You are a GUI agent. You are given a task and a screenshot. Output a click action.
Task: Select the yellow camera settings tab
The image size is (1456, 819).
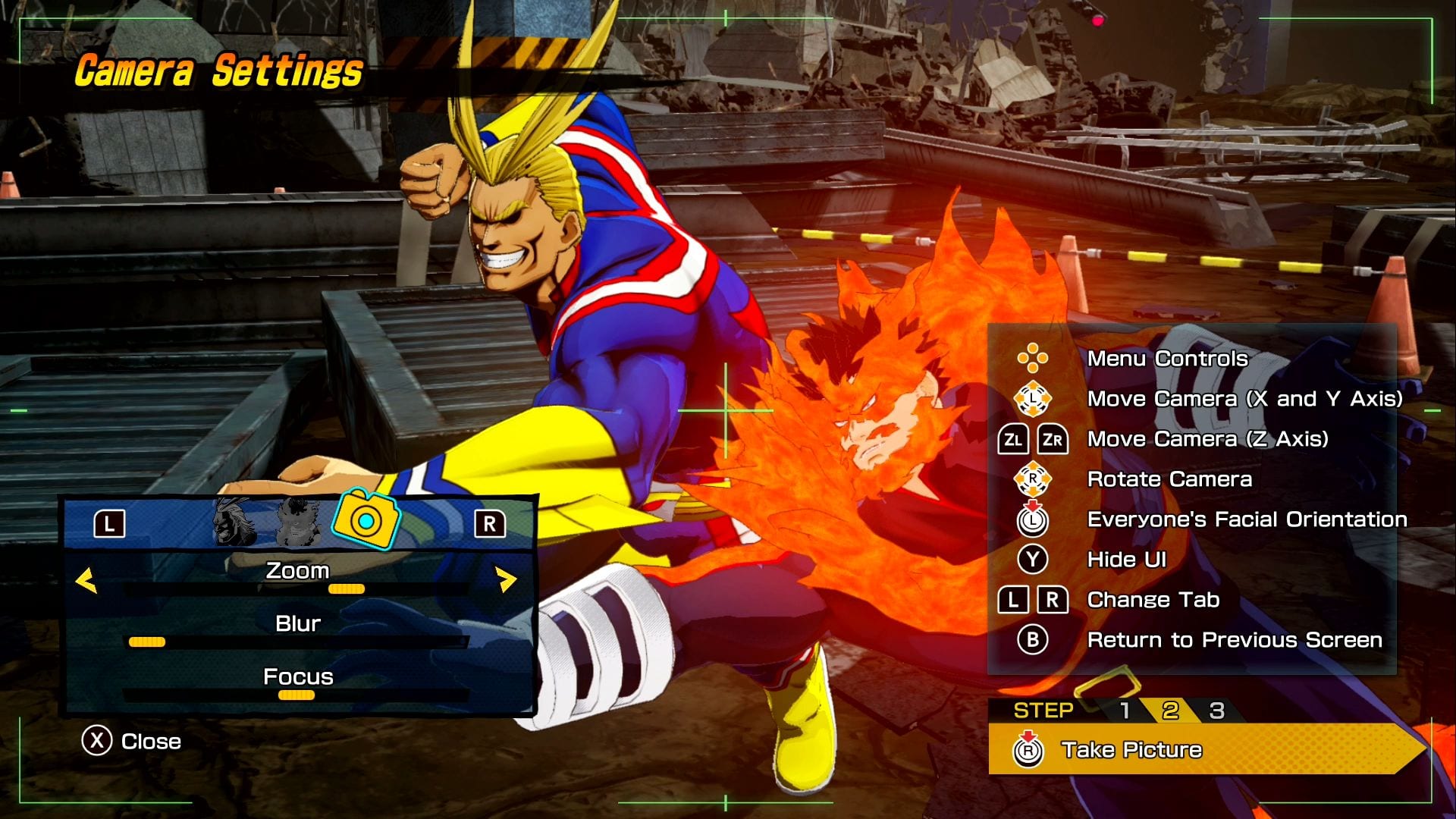pyautogui.click(x=366, y=520)
